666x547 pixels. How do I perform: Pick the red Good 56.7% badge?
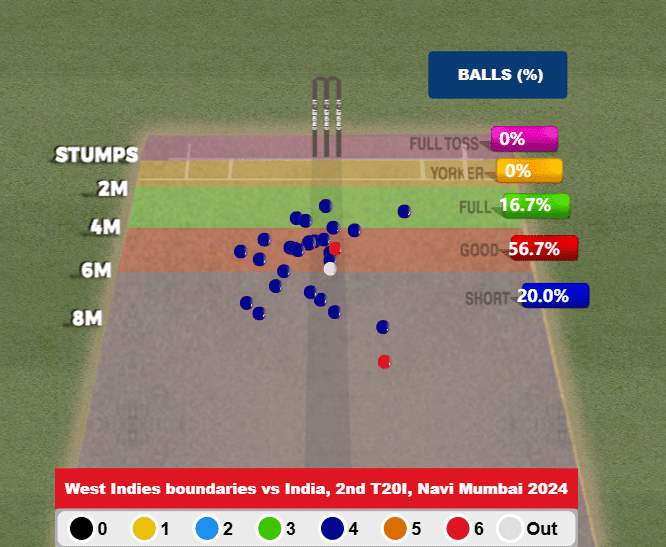[x=543, y=249]
